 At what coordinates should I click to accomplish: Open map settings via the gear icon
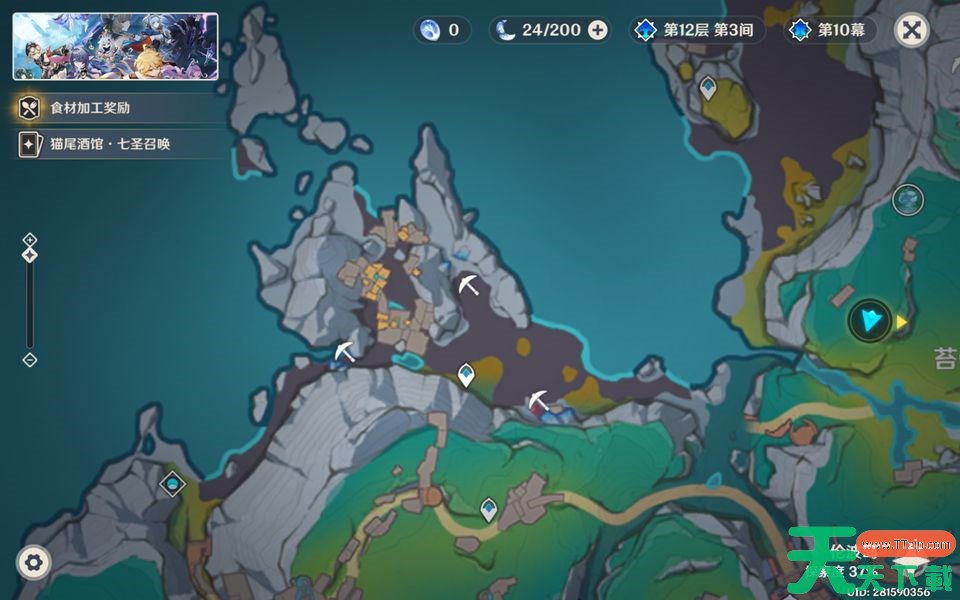click(x=34, y=562)
